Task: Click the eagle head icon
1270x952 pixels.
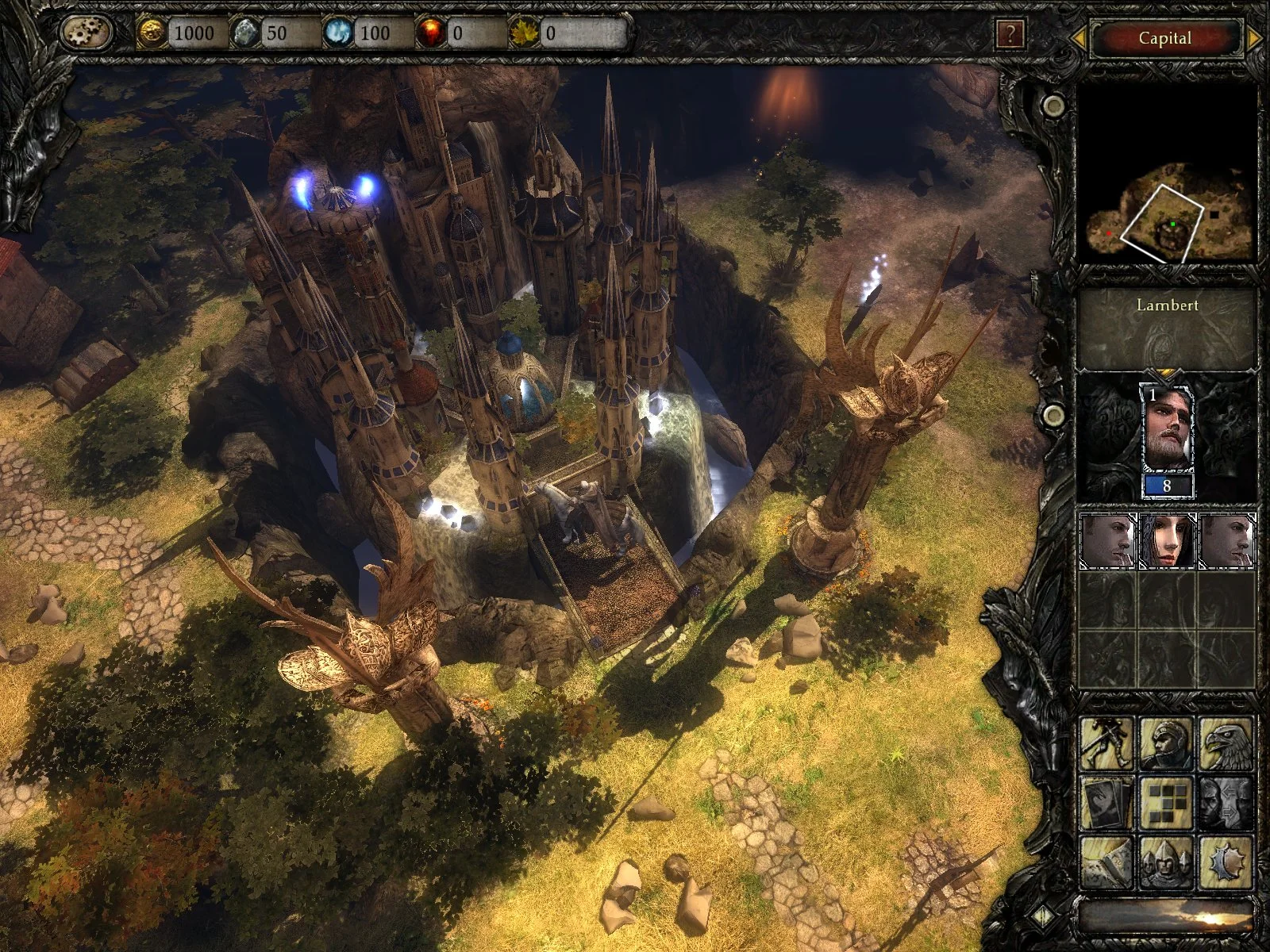Action: [1226, 743]
